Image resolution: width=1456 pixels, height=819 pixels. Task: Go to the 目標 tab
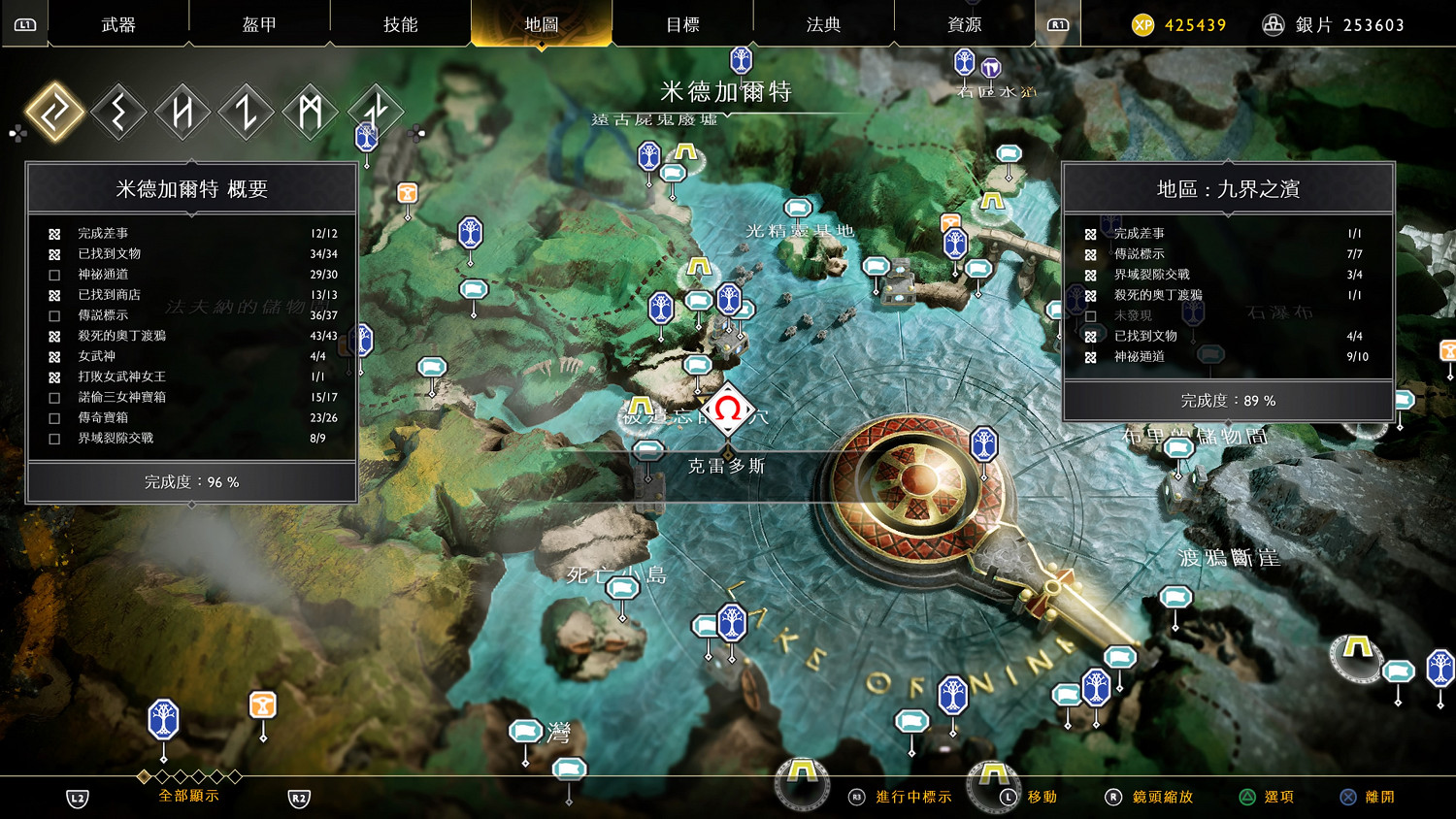682,24
